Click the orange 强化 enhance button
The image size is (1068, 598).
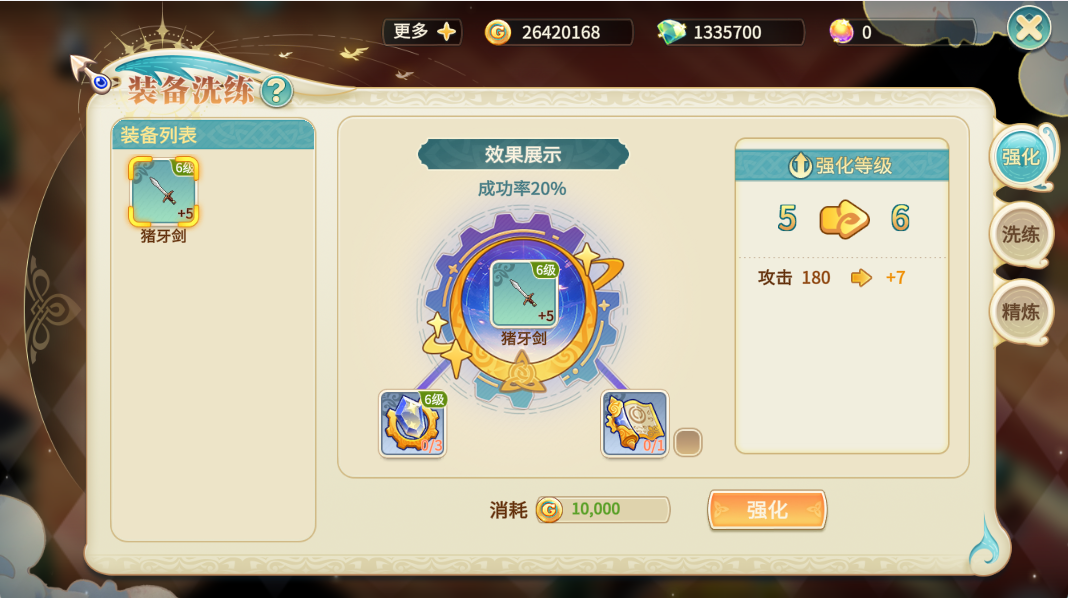[767, 510]
